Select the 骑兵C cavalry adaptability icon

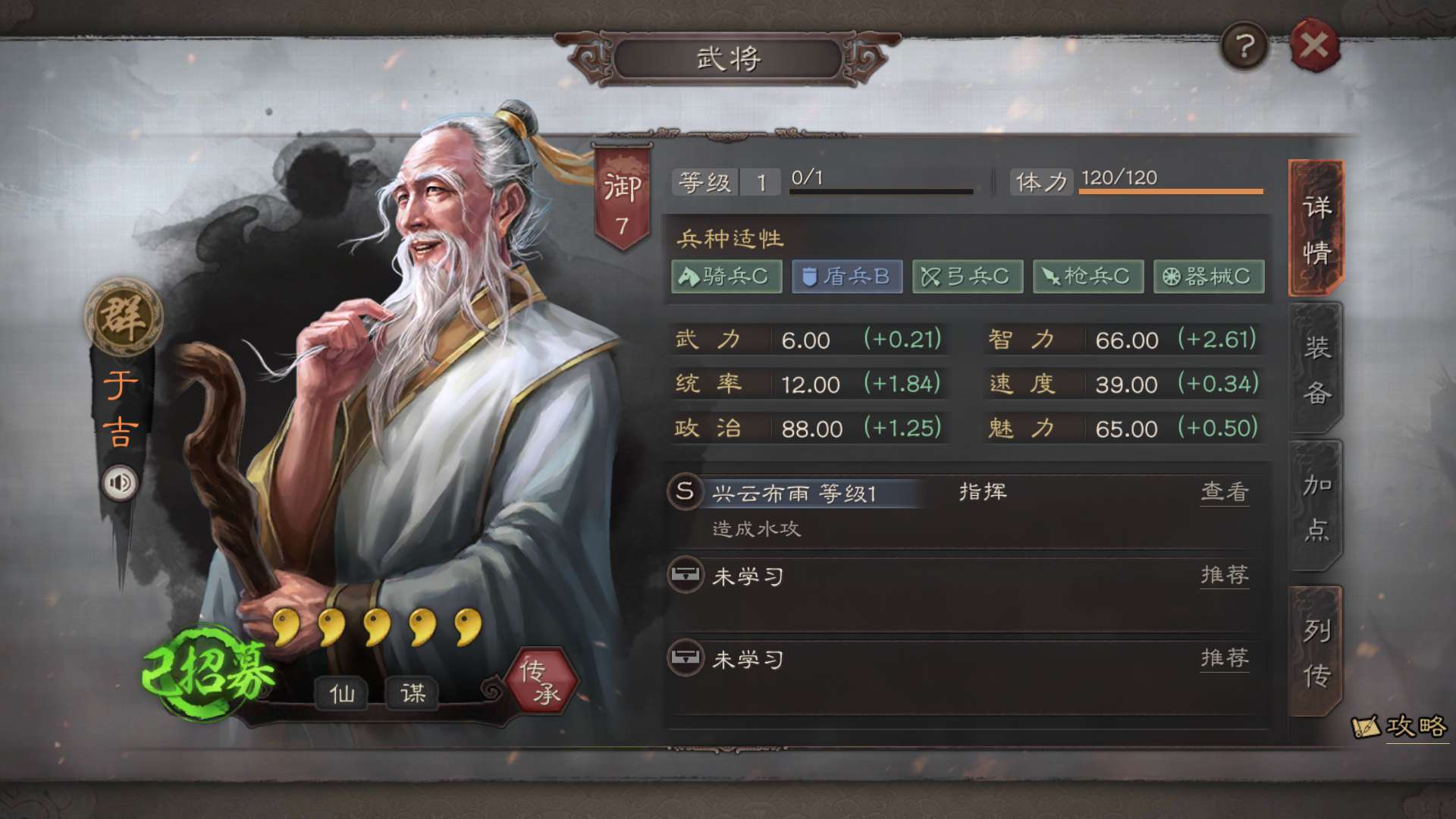point(726,276)
